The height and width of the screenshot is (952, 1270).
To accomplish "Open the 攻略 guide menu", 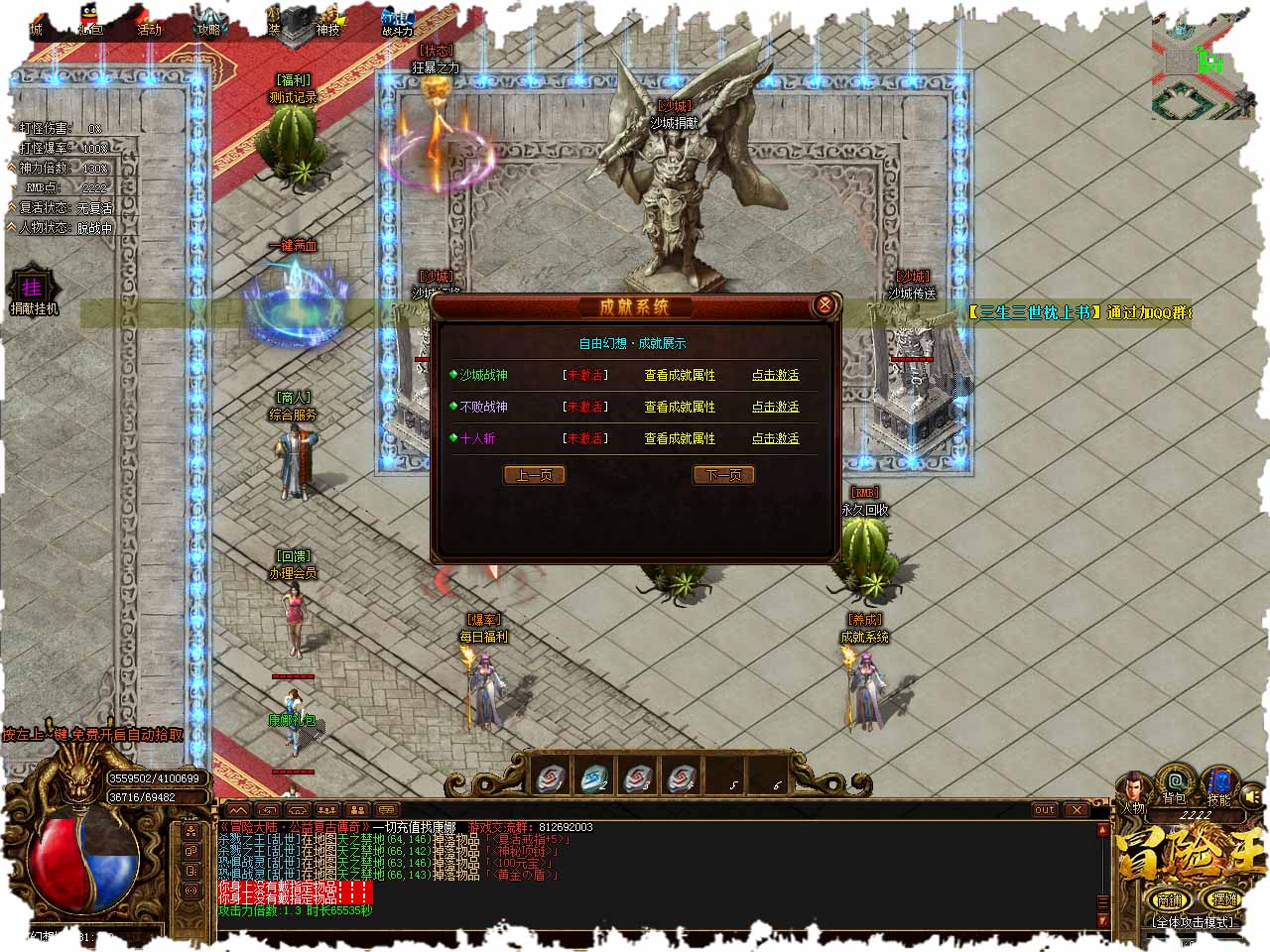I will (209, 24).
